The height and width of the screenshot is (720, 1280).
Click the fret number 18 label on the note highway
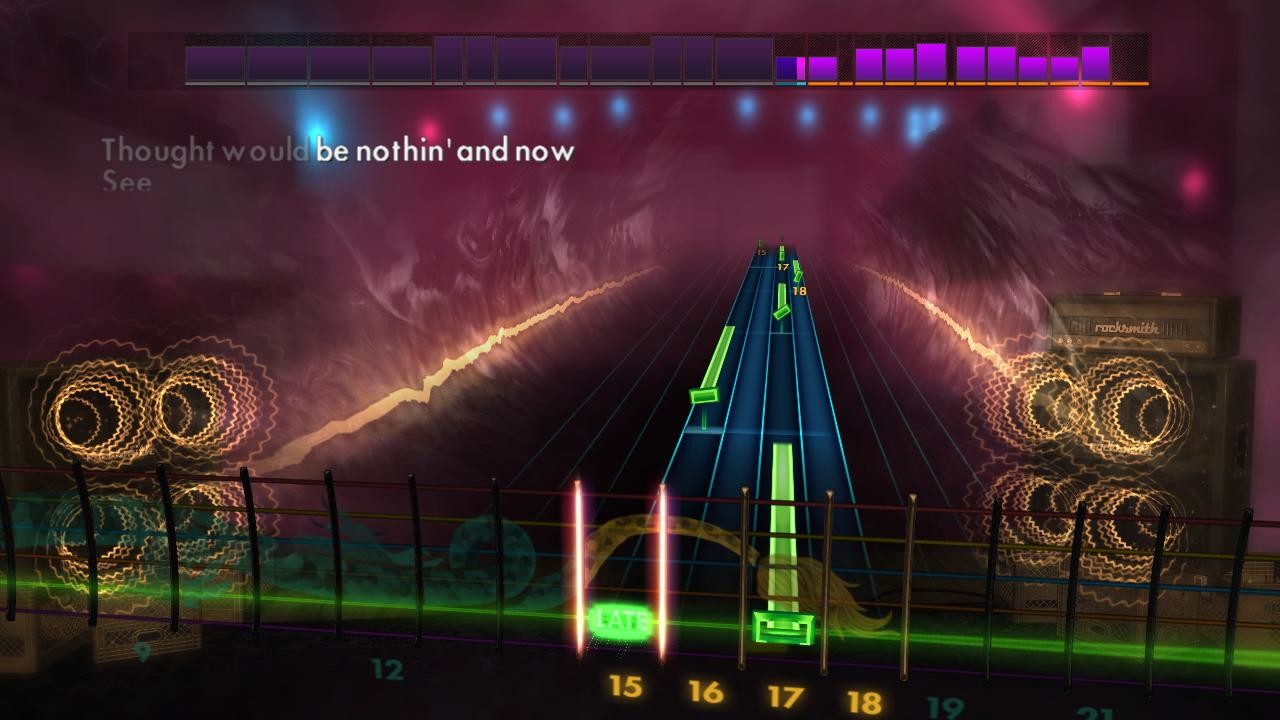[x=798, y=288]
